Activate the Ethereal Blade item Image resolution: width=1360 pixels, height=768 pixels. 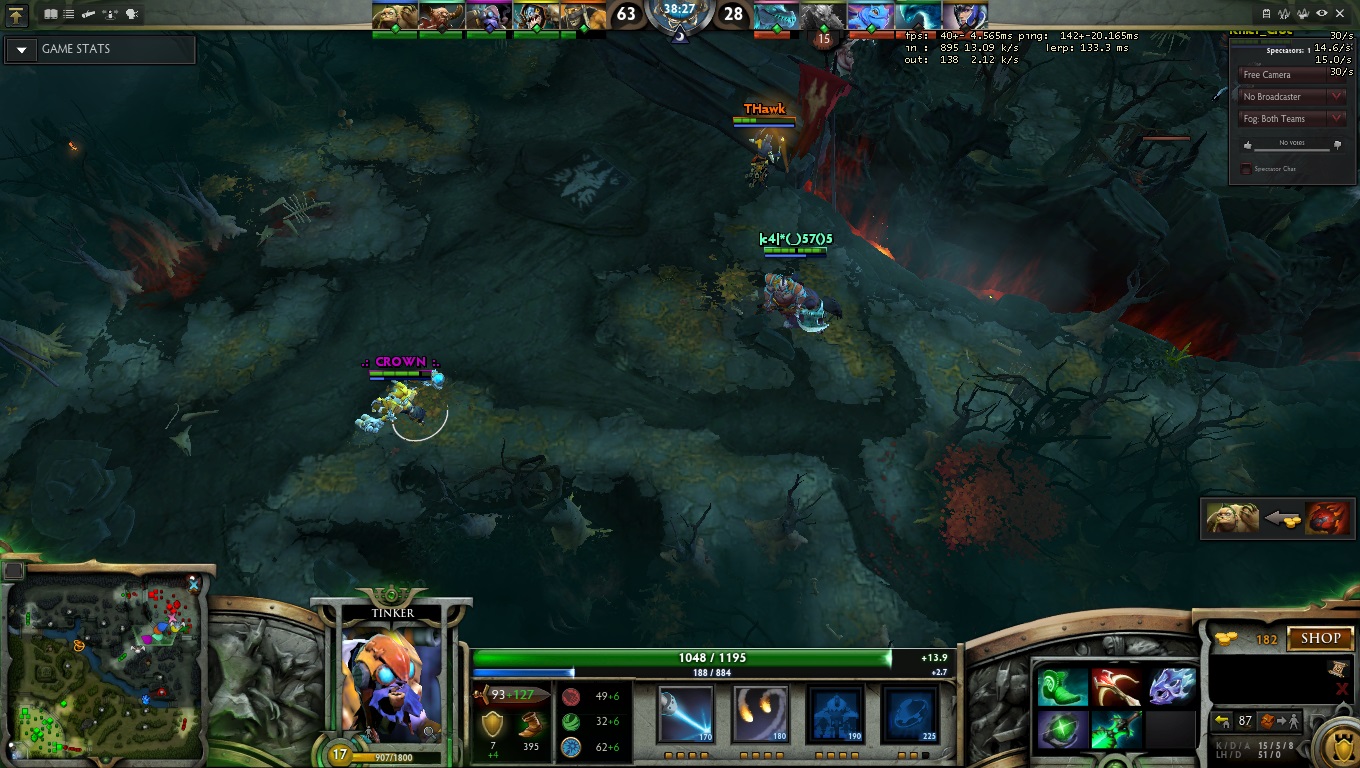tap(1115, 729)
